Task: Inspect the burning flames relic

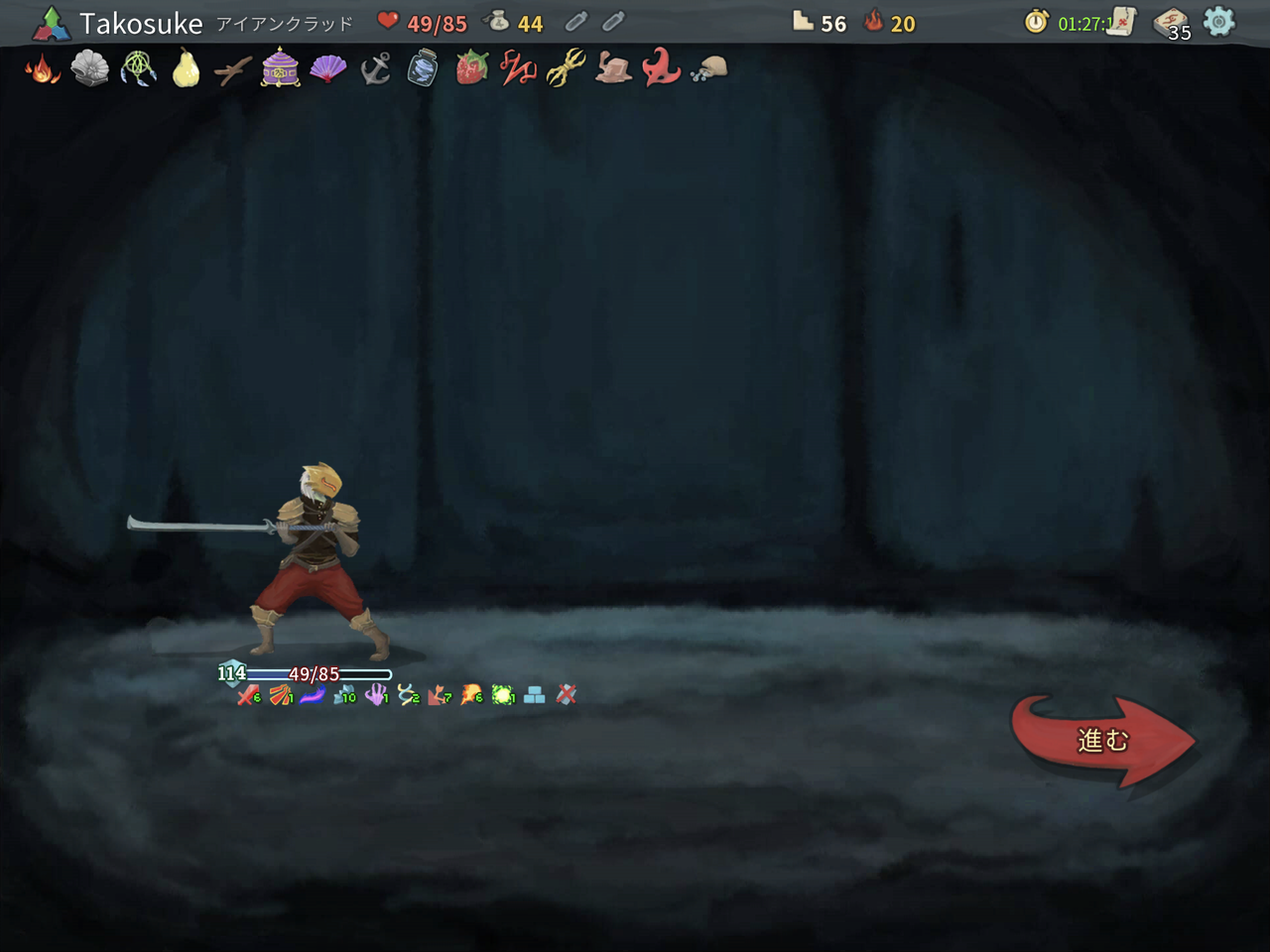Action: click(x=44, y=69)
